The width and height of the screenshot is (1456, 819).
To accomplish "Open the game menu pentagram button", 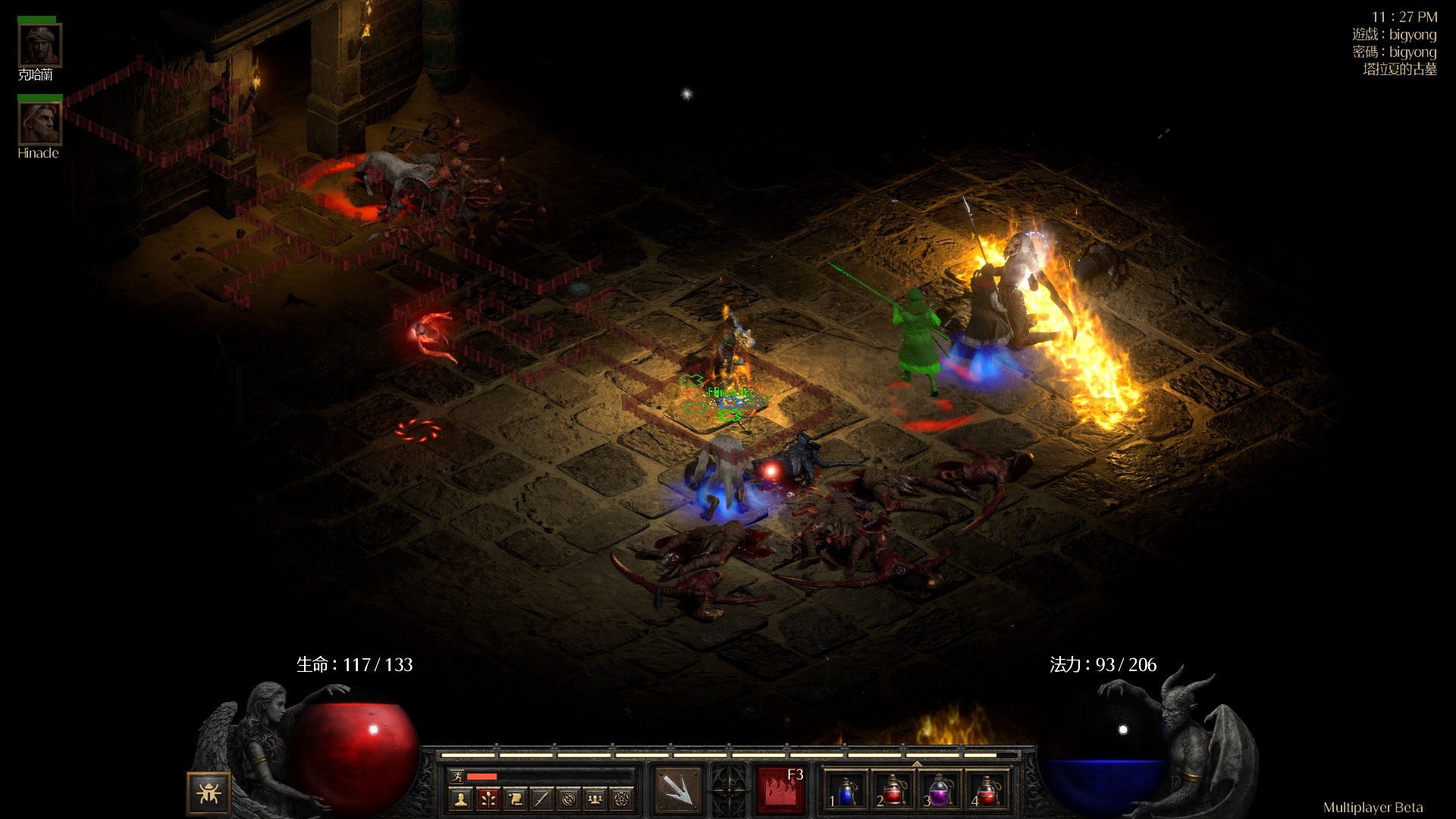I will pyautogui.click(x=623, y=799).
